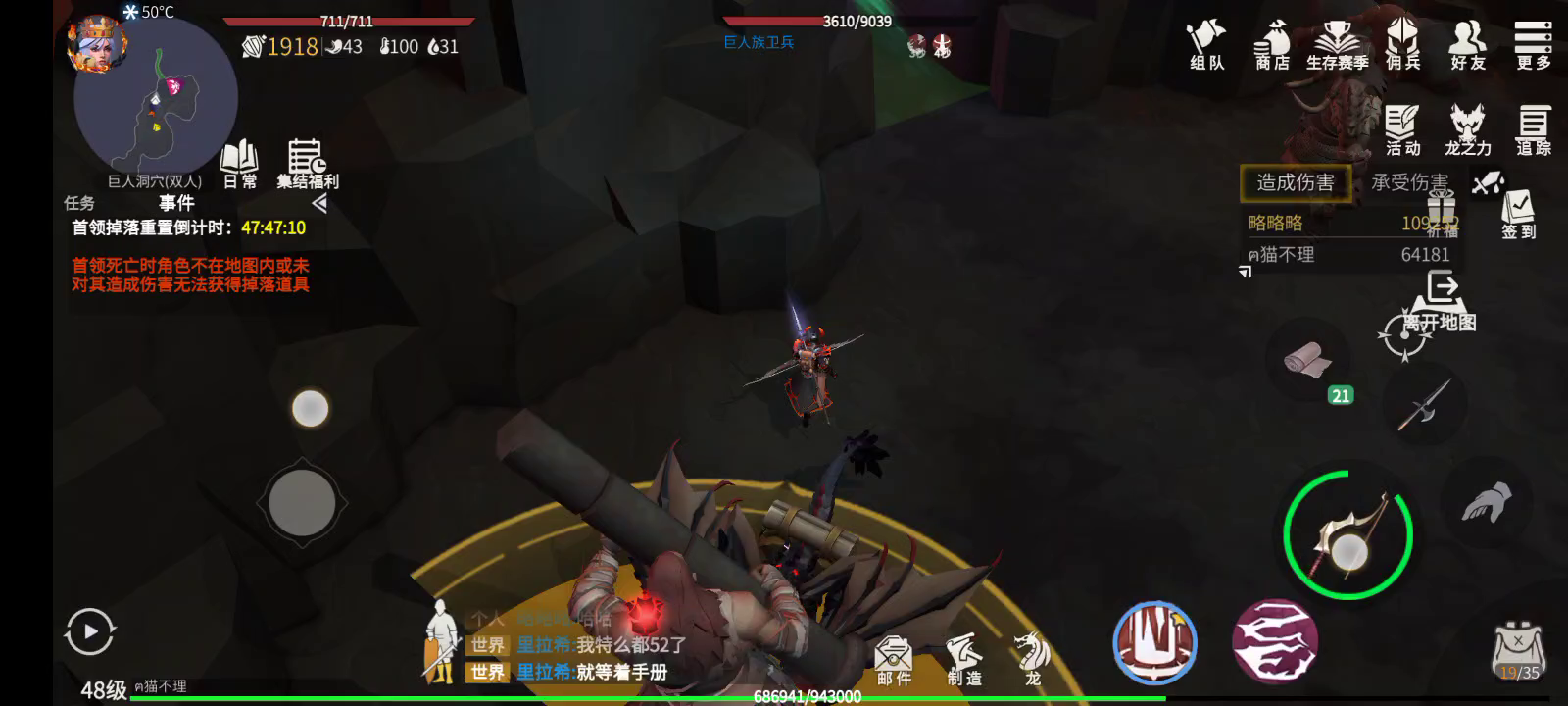Open the 龙之力 dragon power menu
1568x706 pixels.
pos(1467,130)
